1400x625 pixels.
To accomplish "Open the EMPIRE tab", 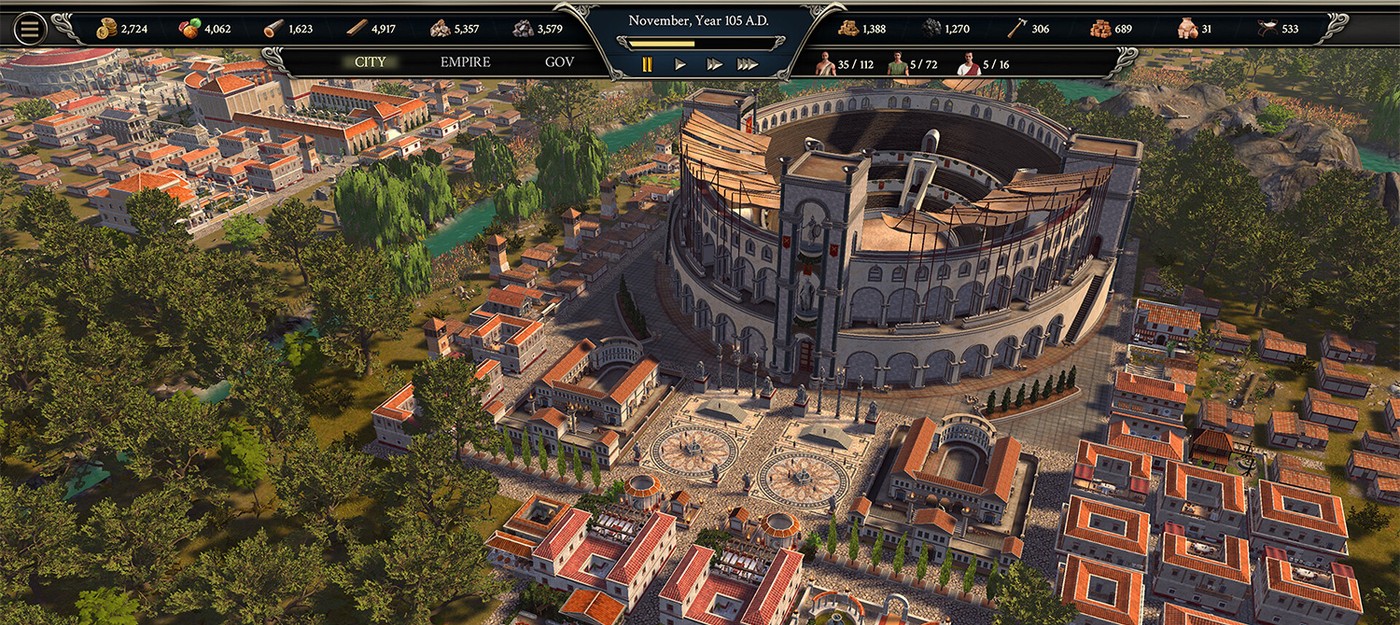I will [465, 62].
